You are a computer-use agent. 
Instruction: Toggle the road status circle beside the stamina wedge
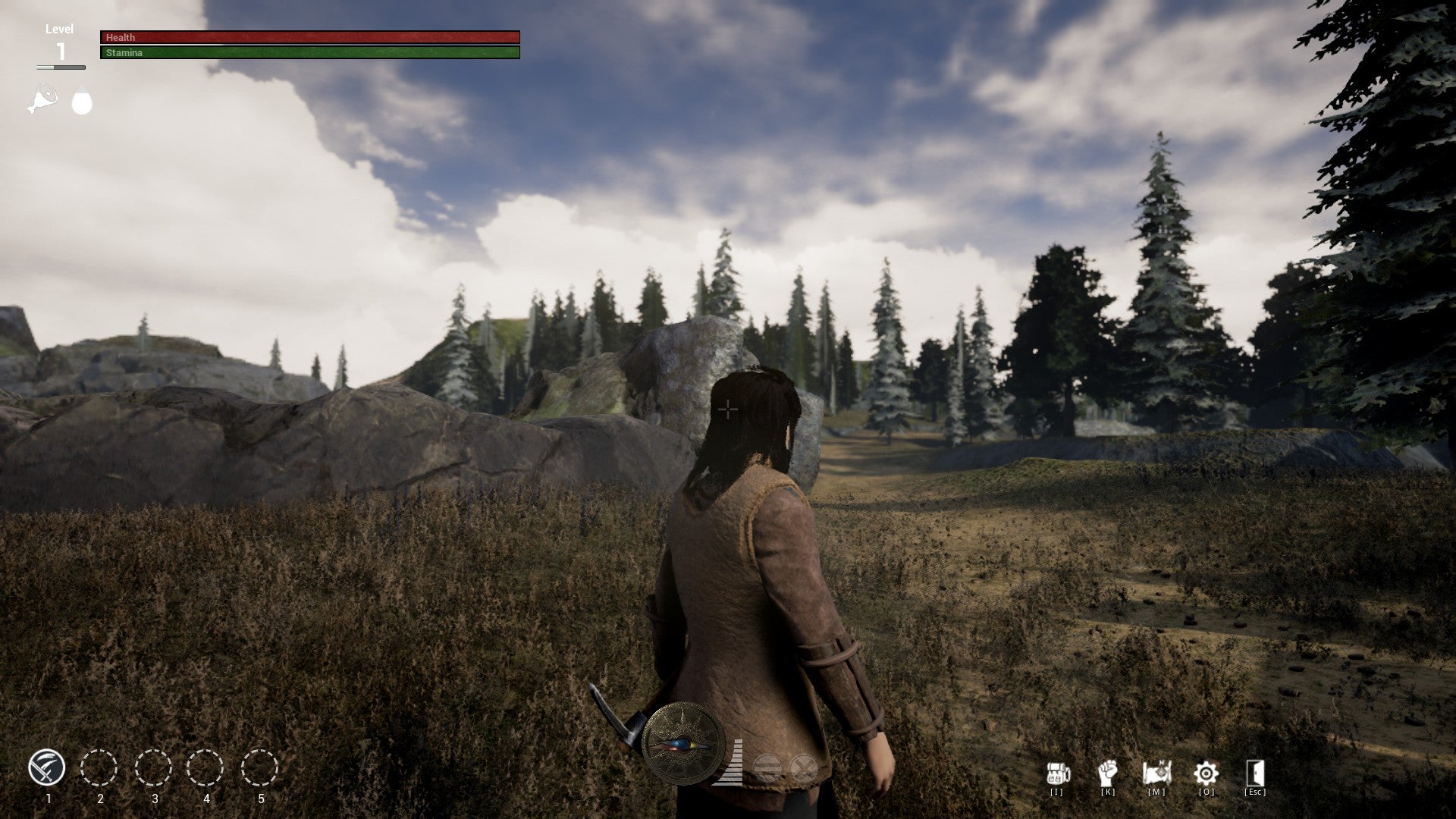pyautogui.click(x=767, y=767)
